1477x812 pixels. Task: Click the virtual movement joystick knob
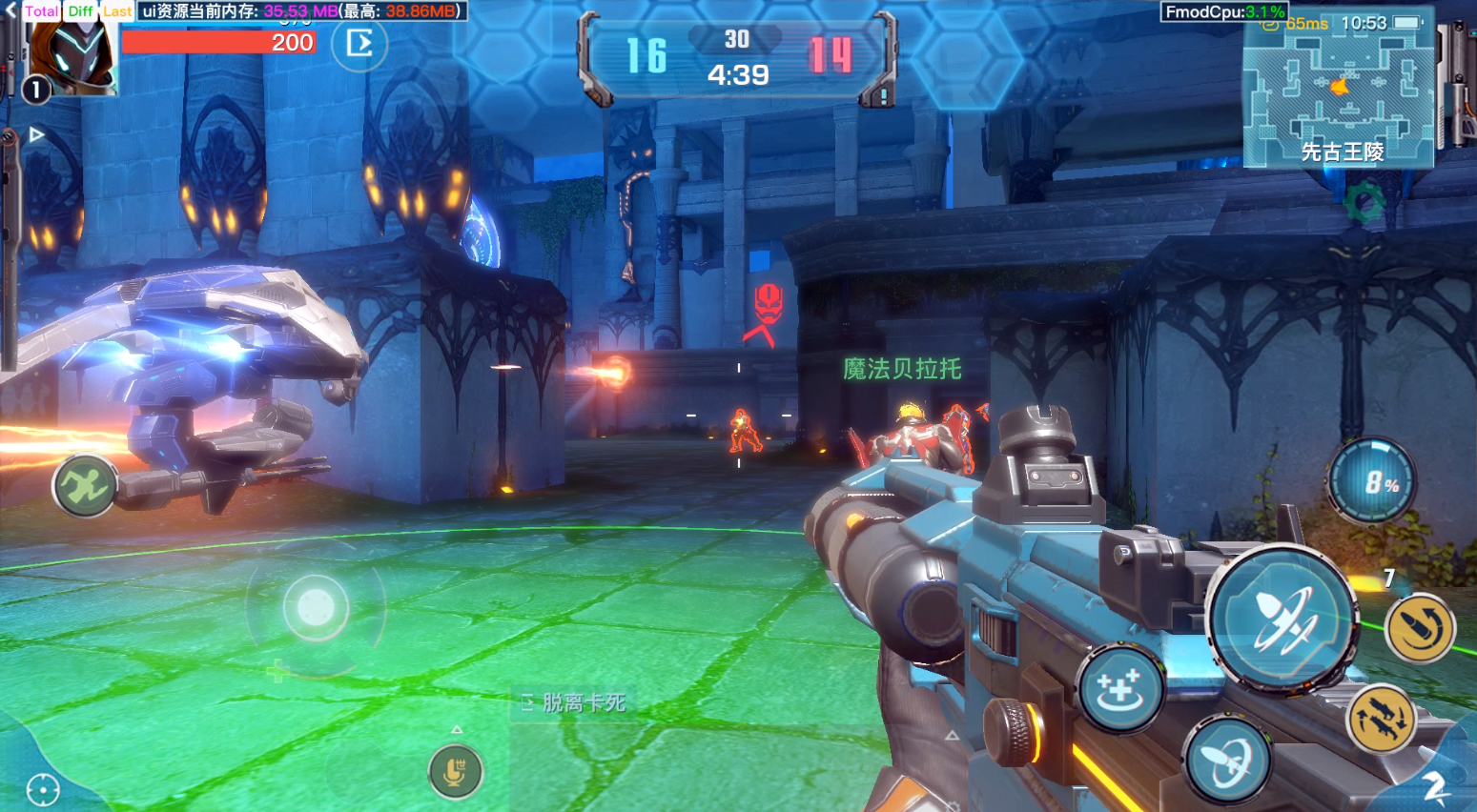(x=316, y=607)
